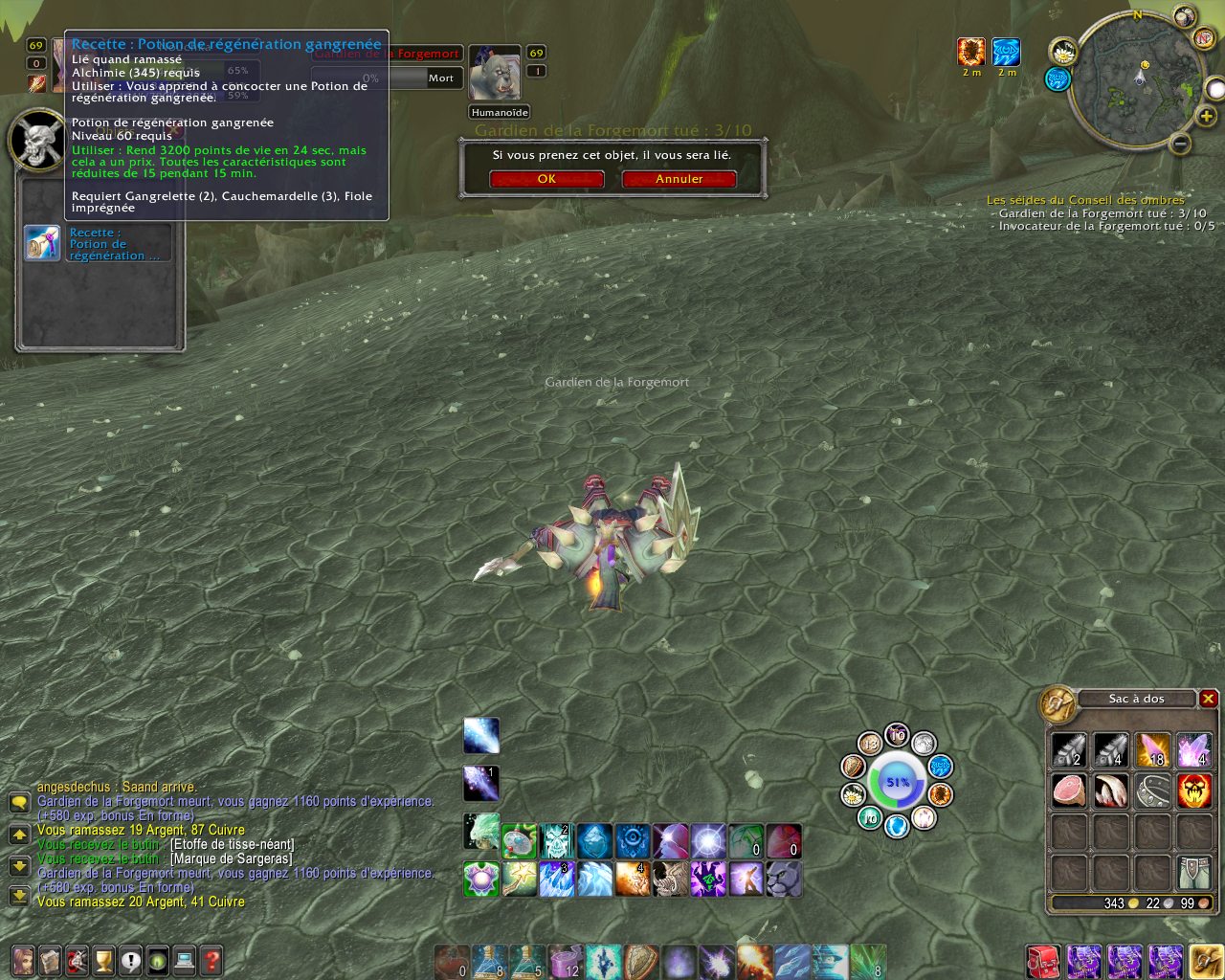Use the blue eye rune ability
The width and height of the screenshot is (1225, 980).
pyautogui.click(x=632, y=841)
